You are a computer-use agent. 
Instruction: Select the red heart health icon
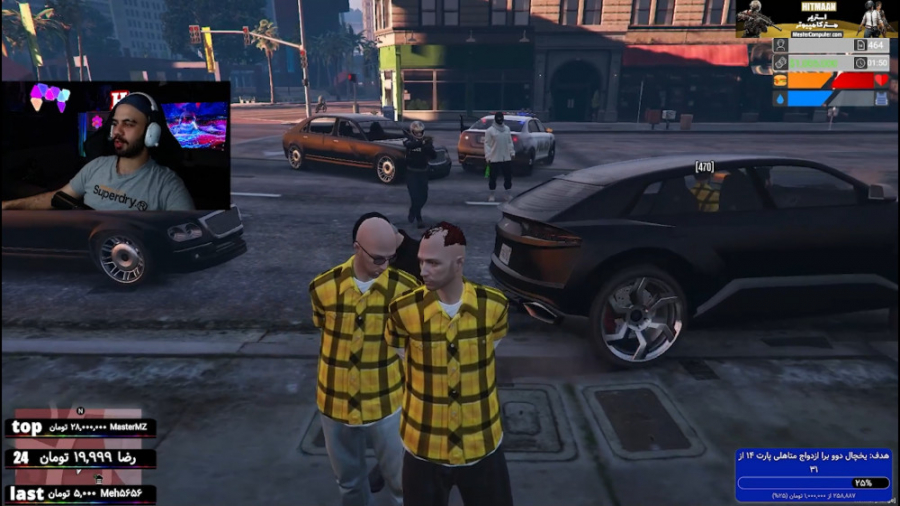pos(882,80)
